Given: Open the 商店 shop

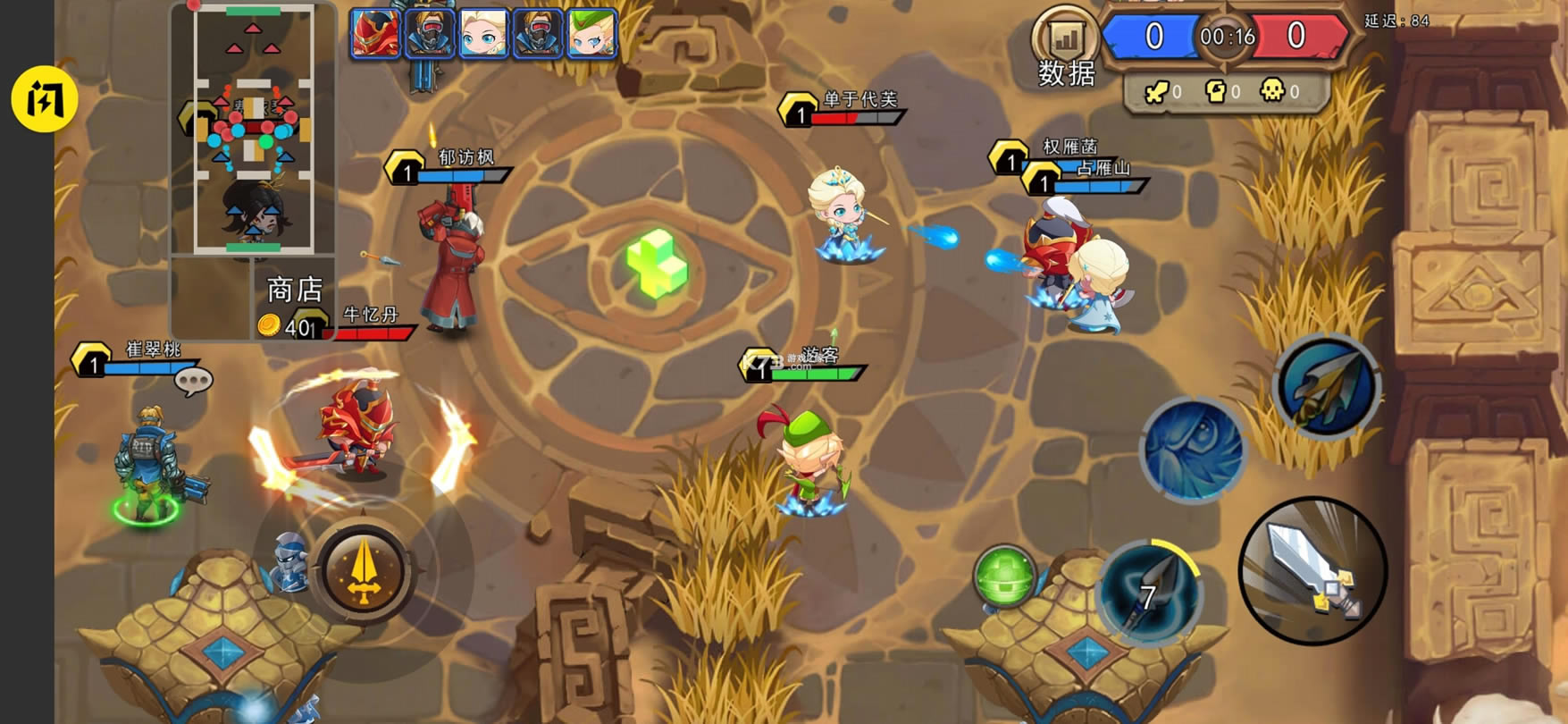Looking at the screenshot, I should click(294, 290).
